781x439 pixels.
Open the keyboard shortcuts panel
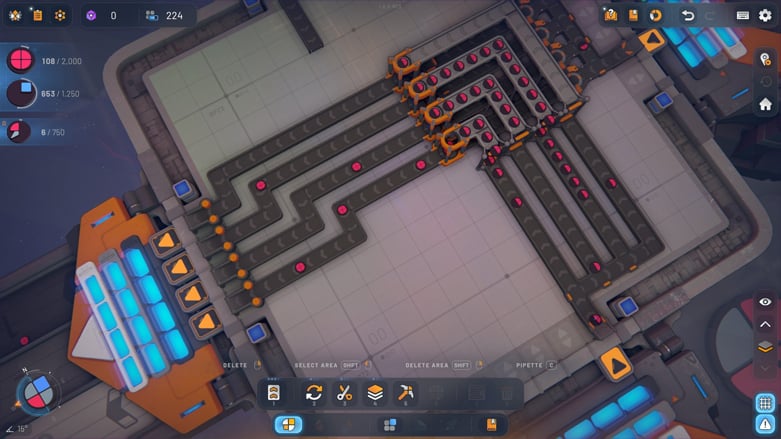(x=743, y=15)
